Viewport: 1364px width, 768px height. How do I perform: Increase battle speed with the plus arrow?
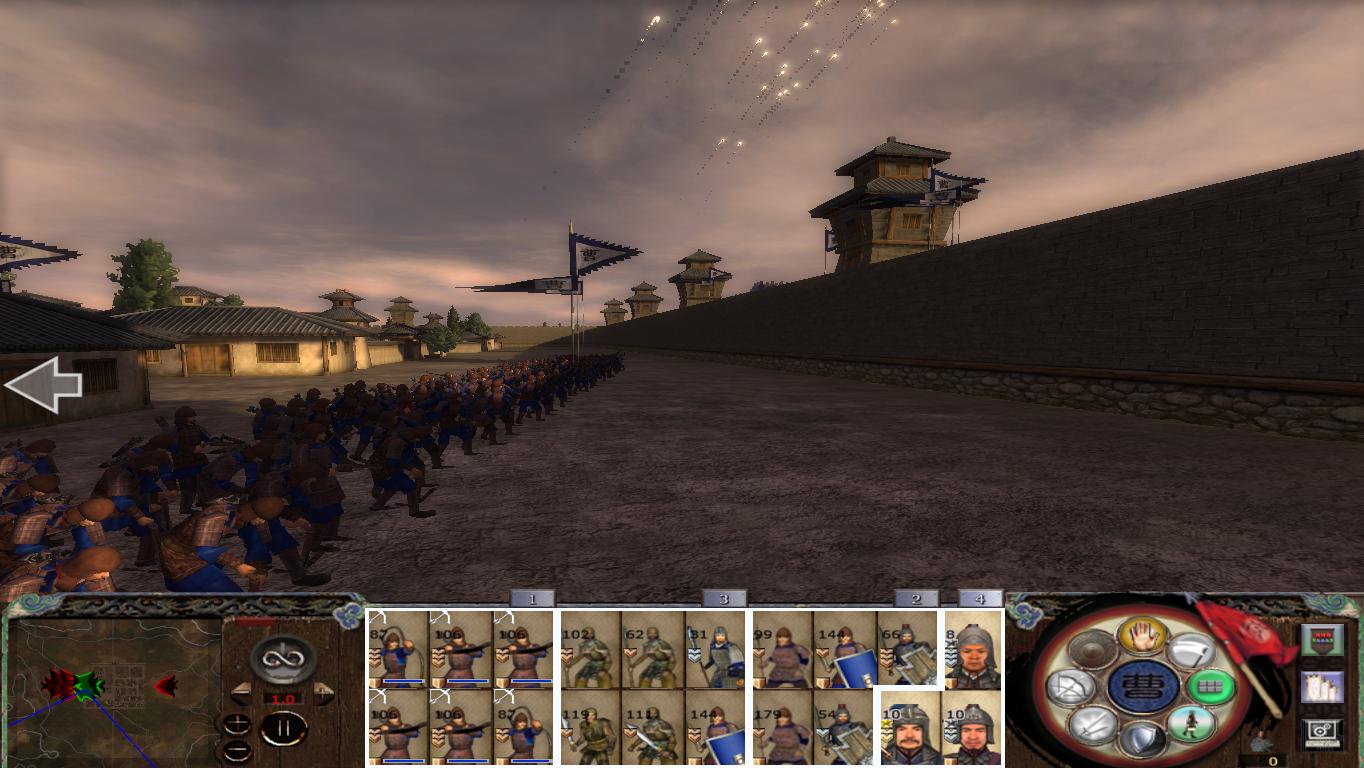324,692
